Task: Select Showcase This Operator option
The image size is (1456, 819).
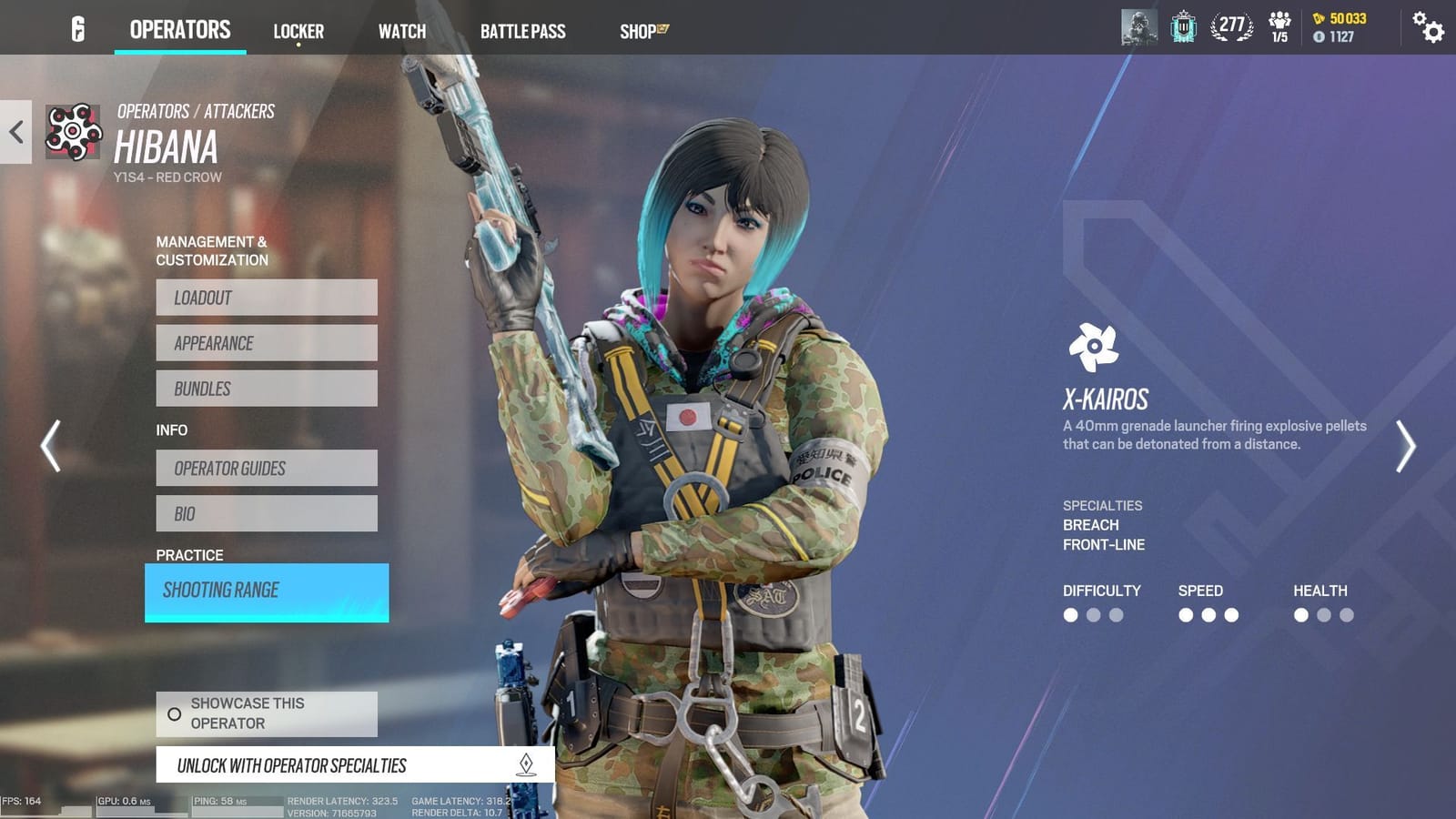Action: click(267, 713)
